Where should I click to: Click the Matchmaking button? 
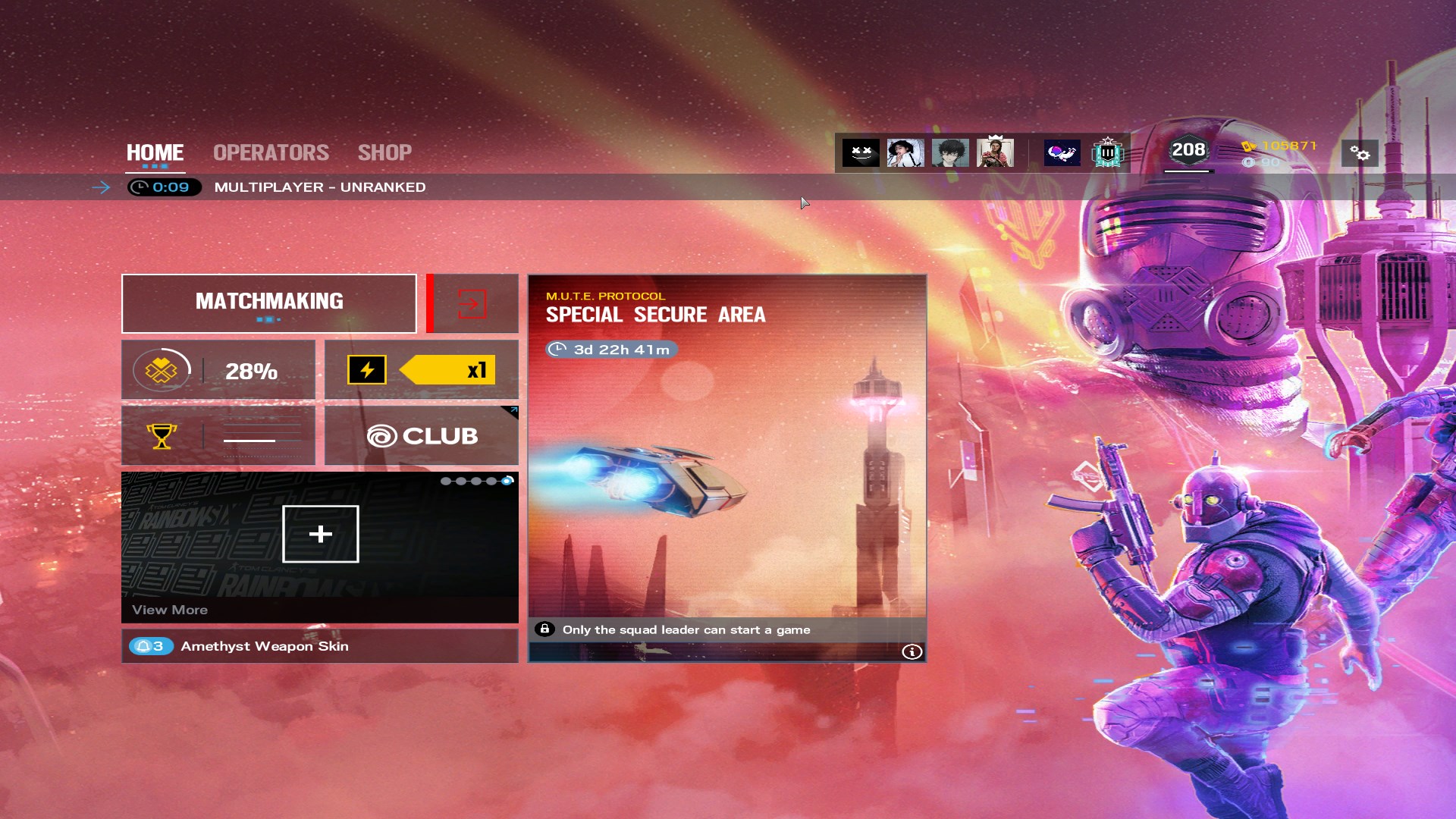[269, 303]
